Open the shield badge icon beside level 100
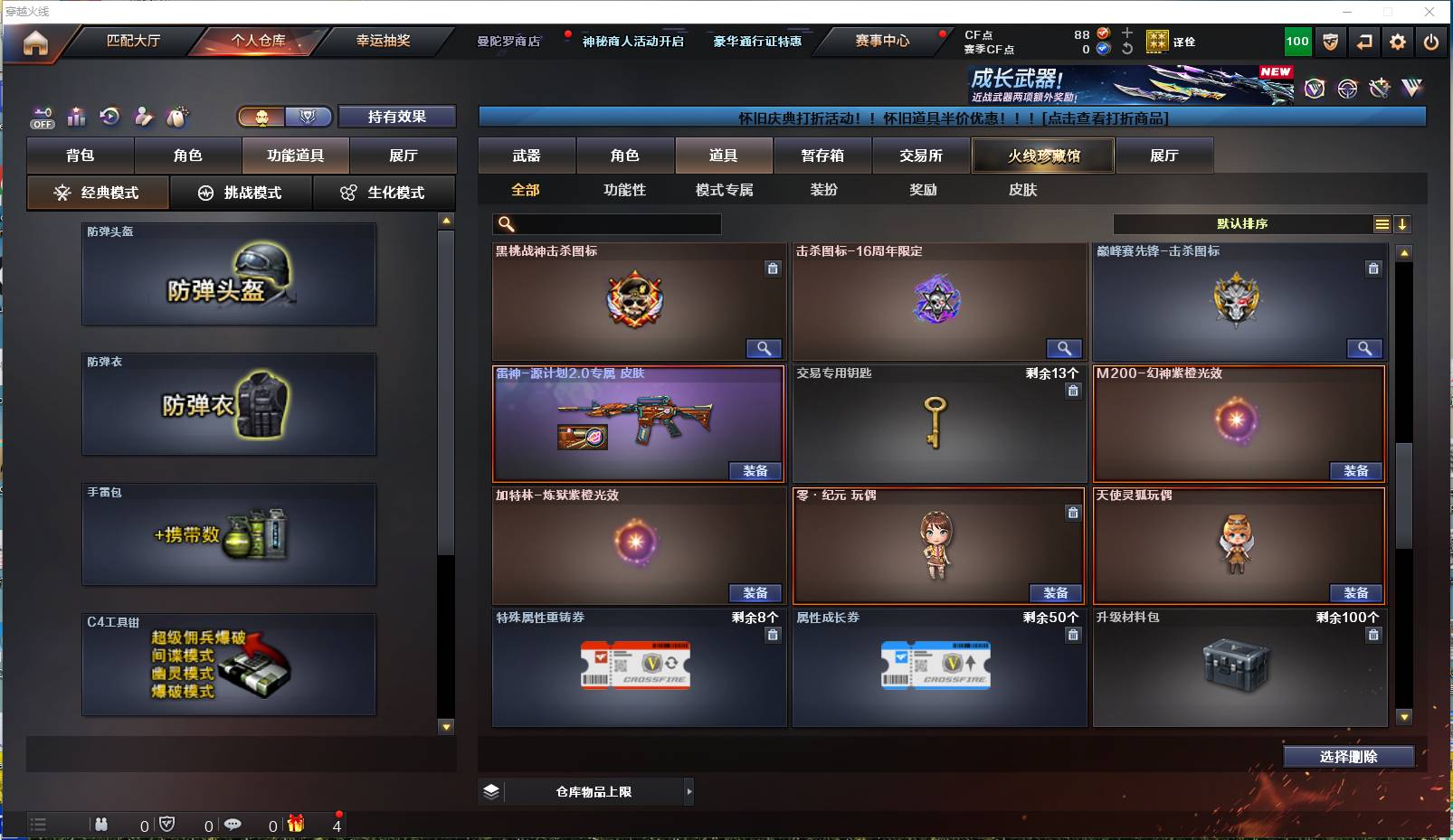The image size is (1453, 840). coord(1329,42)
